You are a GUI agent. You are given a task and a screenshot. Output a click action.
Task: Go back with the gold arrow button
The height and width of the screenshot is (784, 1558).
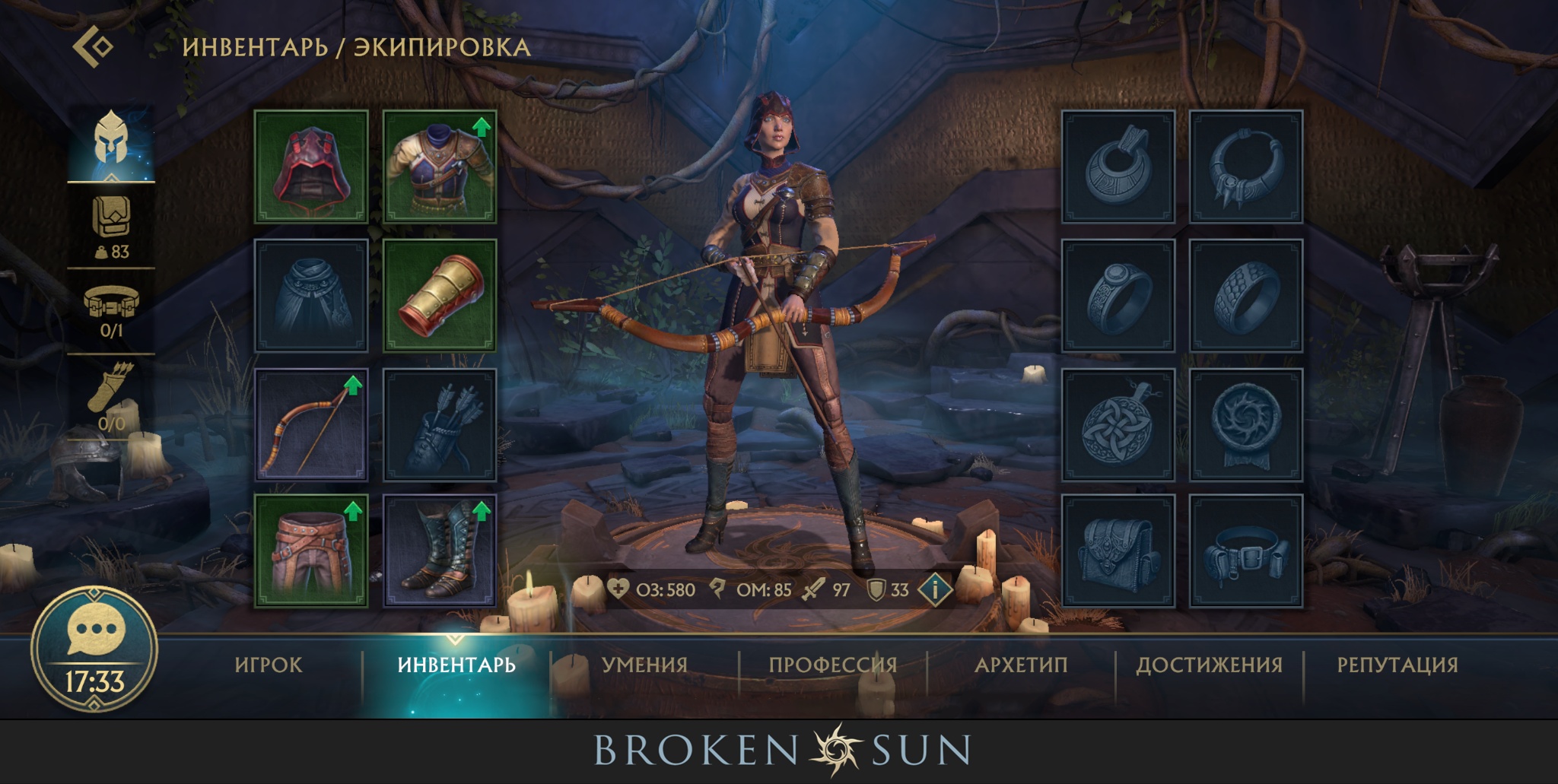click(94, 46)
